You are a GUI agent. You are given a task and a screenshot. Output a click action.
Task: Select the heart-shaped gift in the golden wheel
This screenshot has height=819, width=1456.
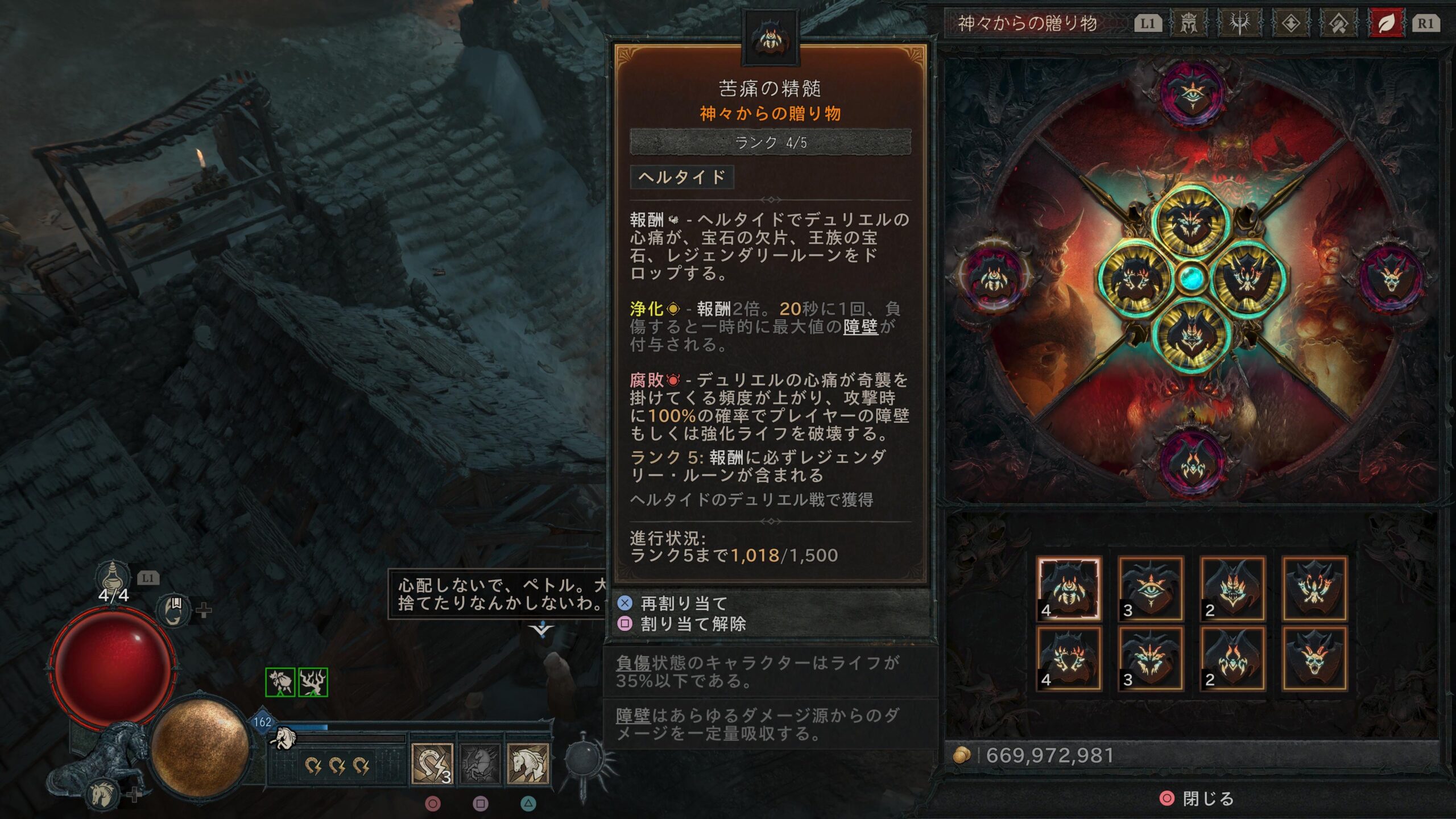pos(1133,279)
